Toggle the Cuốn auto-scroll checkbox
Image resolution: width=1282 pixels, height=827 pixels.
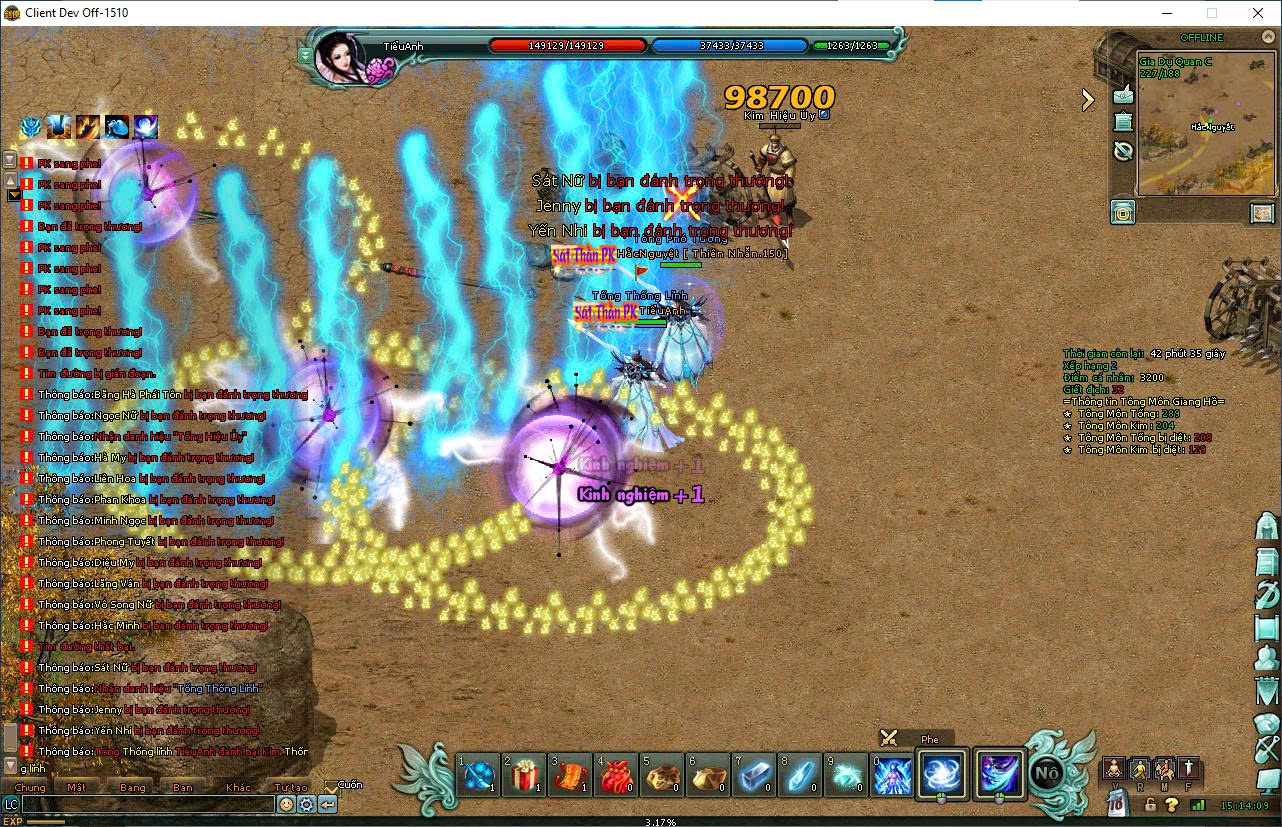[332, 787]
